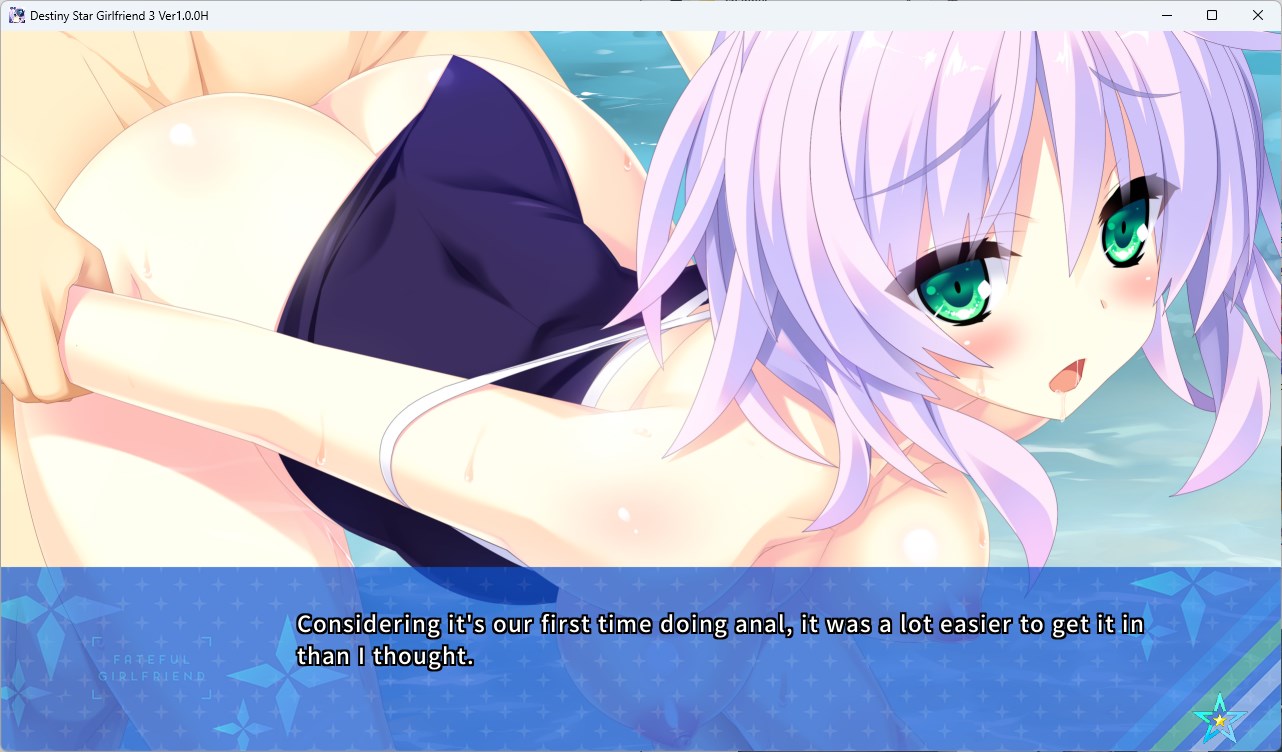Maximize the game window
The height and width of the screenshot is (752, 1282).
[x=1212, y=15]
